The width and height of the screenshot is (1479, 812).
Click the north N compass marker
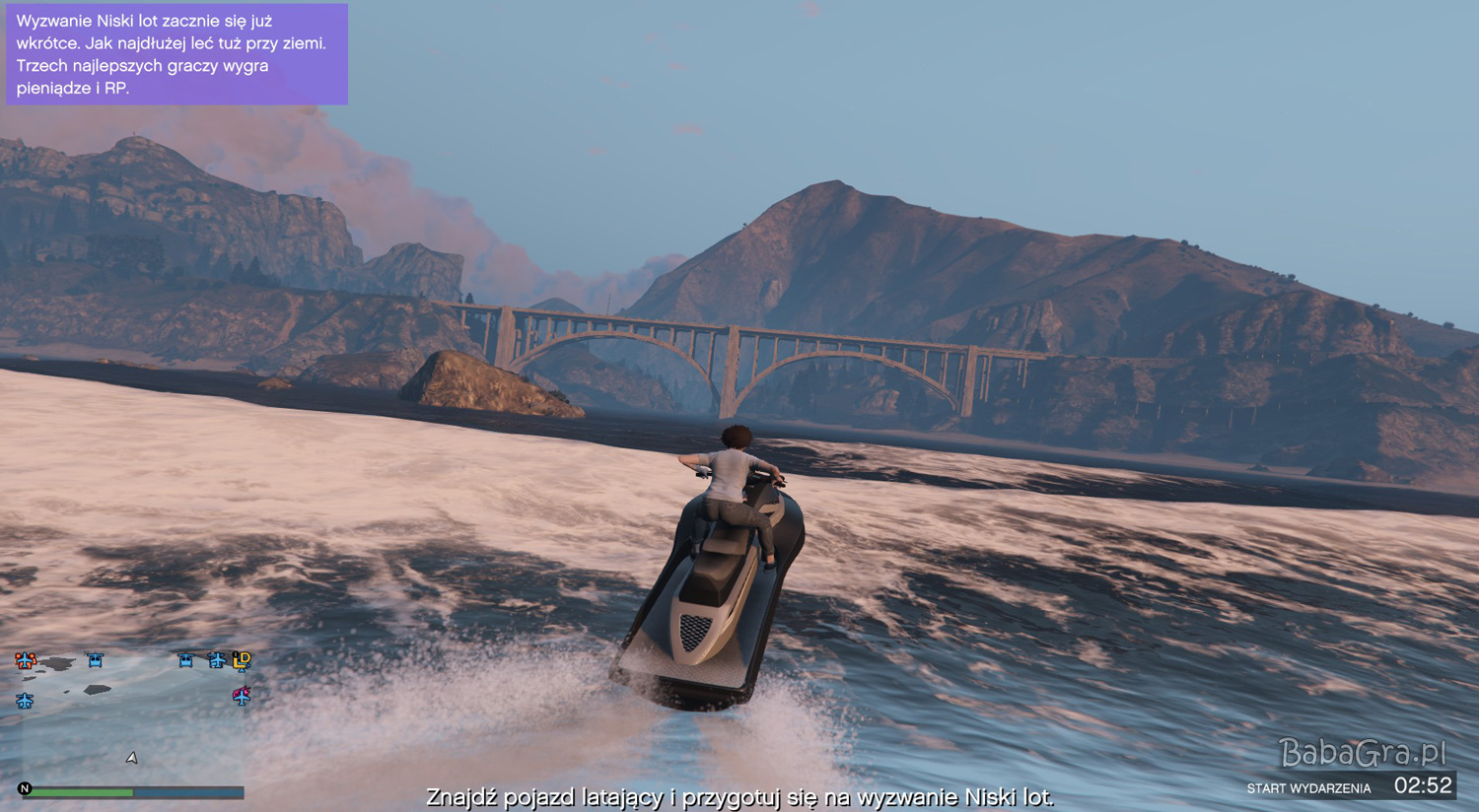[25, 788]
